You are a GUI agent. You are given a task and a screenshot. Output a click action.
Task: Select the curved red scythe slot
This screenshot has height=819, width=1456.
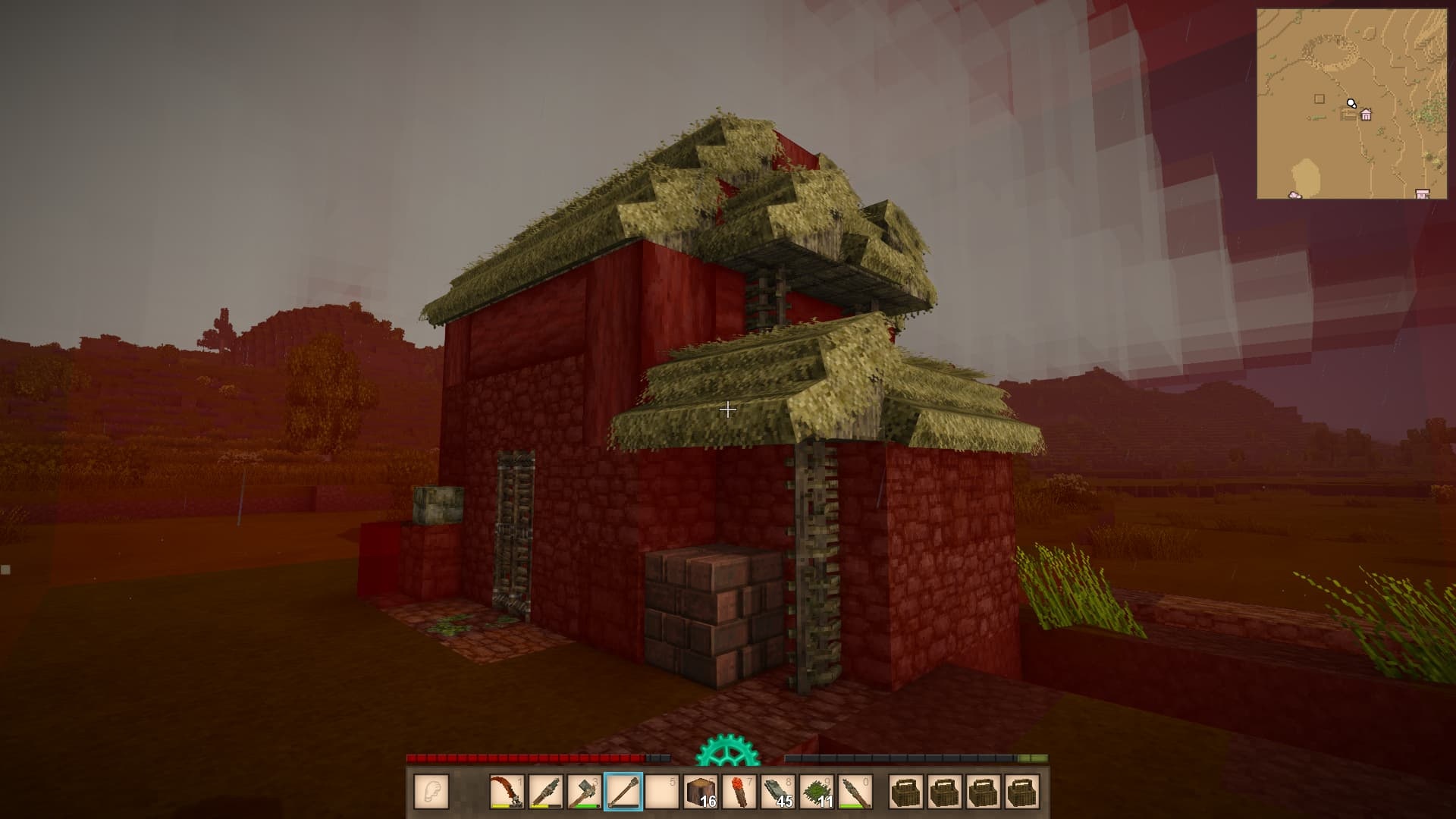pos(507,792)
